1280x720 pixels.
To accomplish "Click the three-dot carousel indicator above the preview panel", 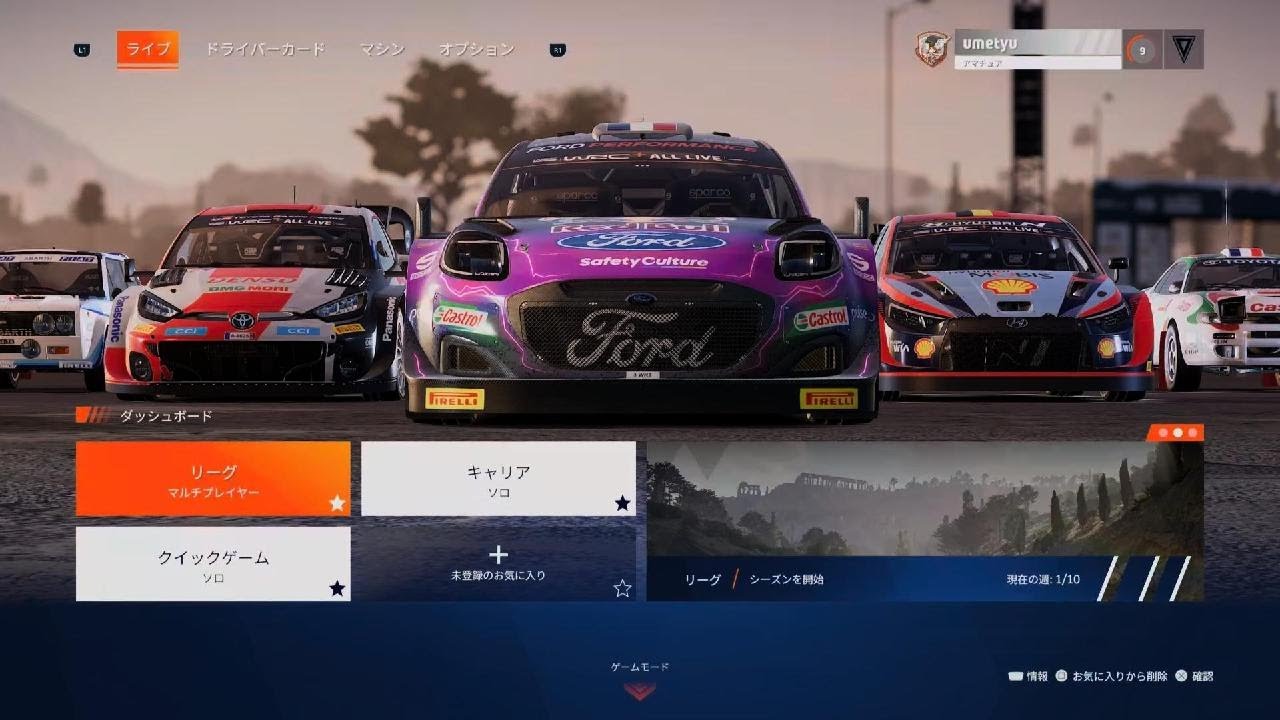I will [x=1176, y=432].
